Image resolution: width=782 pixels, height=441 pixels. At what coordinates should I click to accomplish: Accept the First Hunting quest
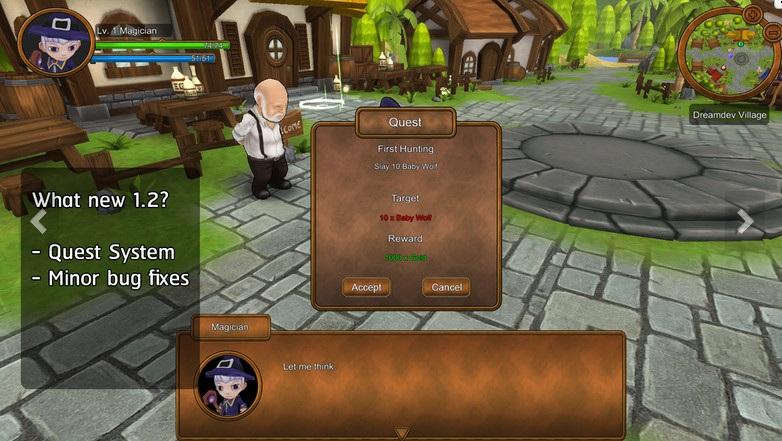click(x=366, y=287)
